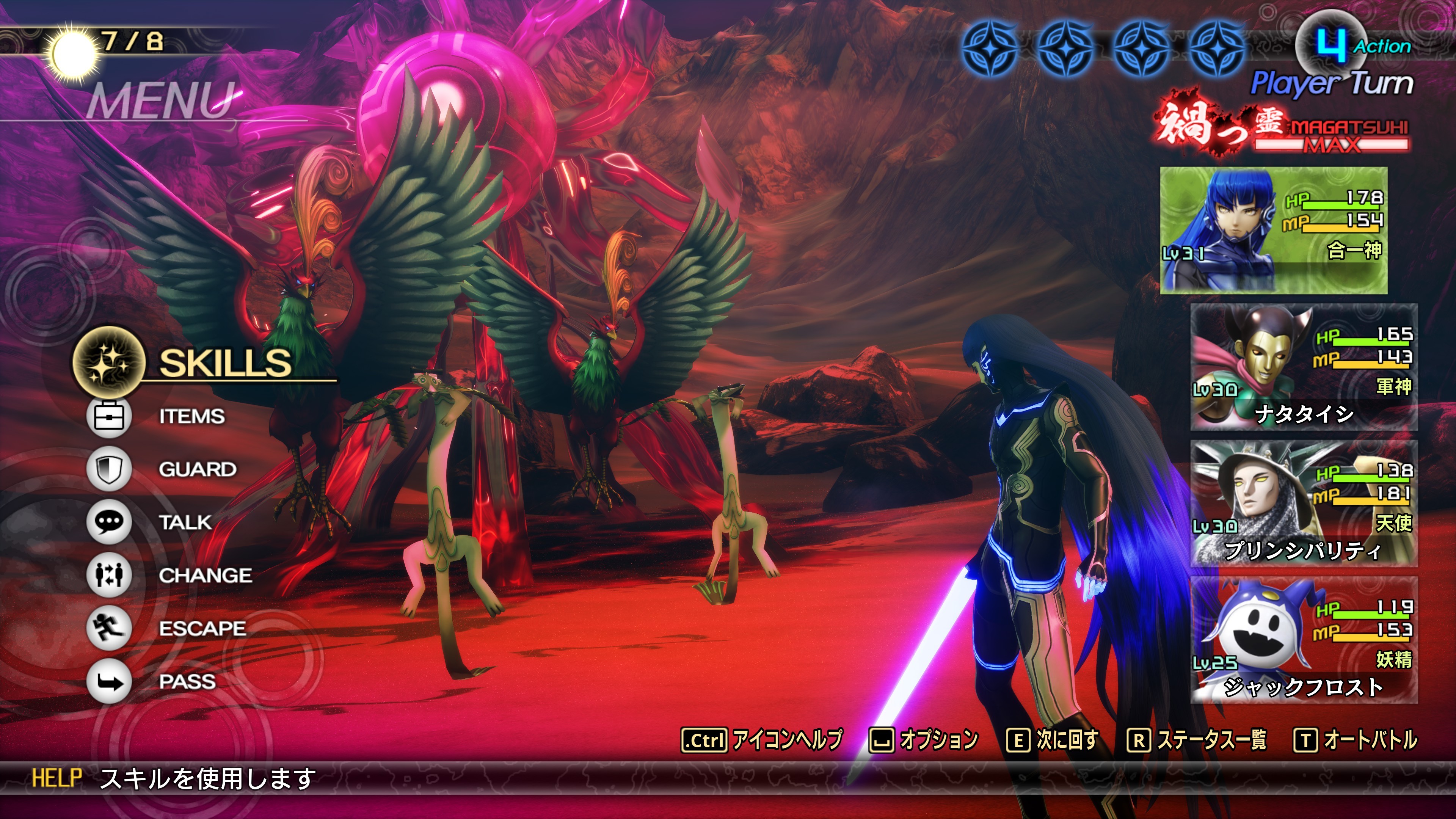Click 次に回す to pass to next
1456x819 pixels.
point(1053,740)
